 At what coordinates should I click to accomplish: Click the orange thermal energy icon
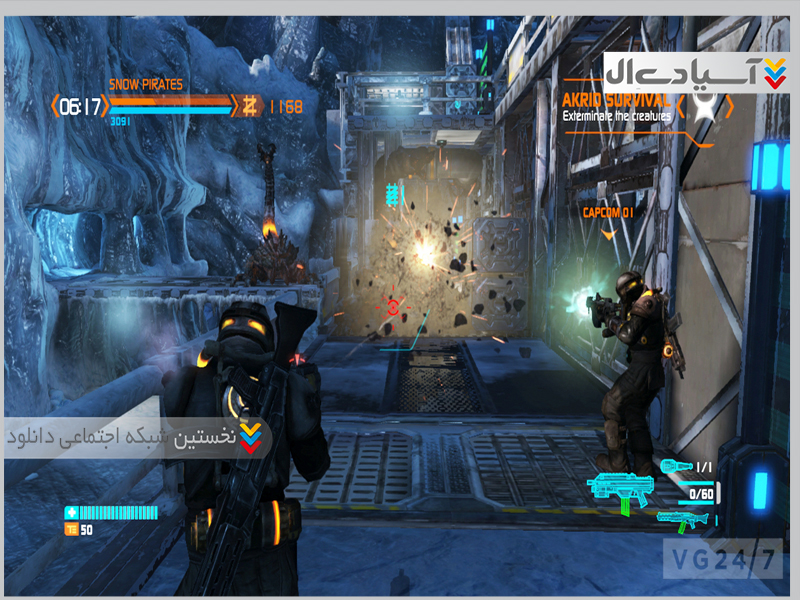71,529
